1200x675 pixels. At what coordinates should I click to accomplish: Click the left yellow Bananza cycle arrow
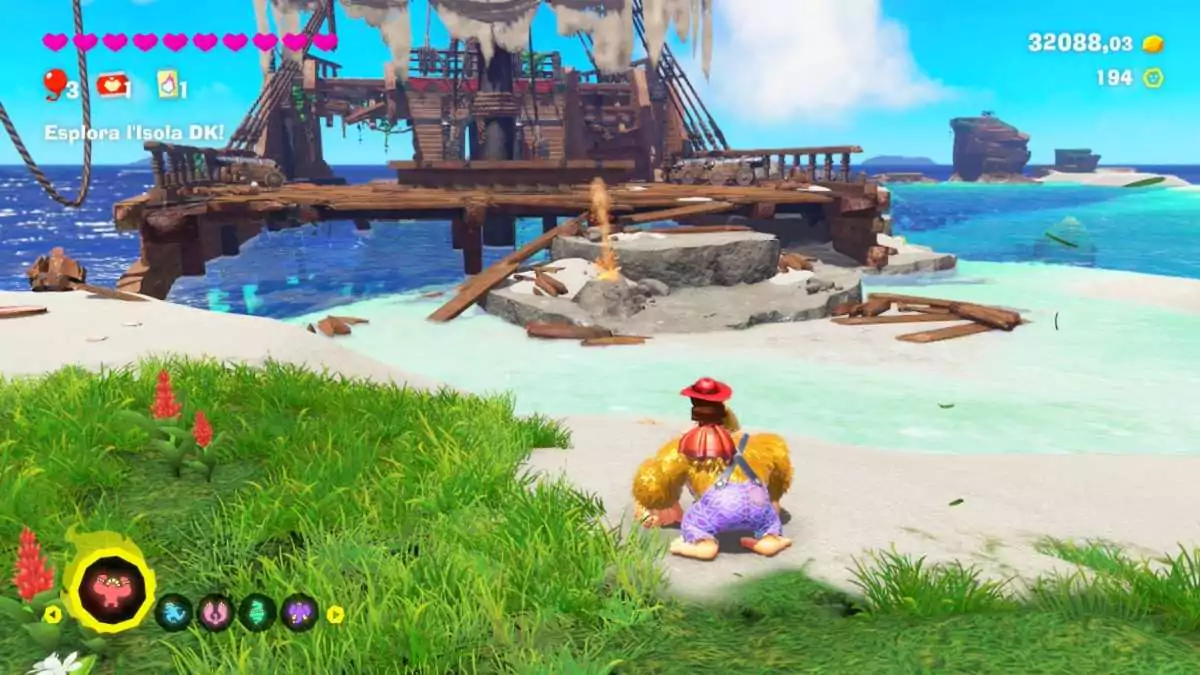tap(52, 614)
